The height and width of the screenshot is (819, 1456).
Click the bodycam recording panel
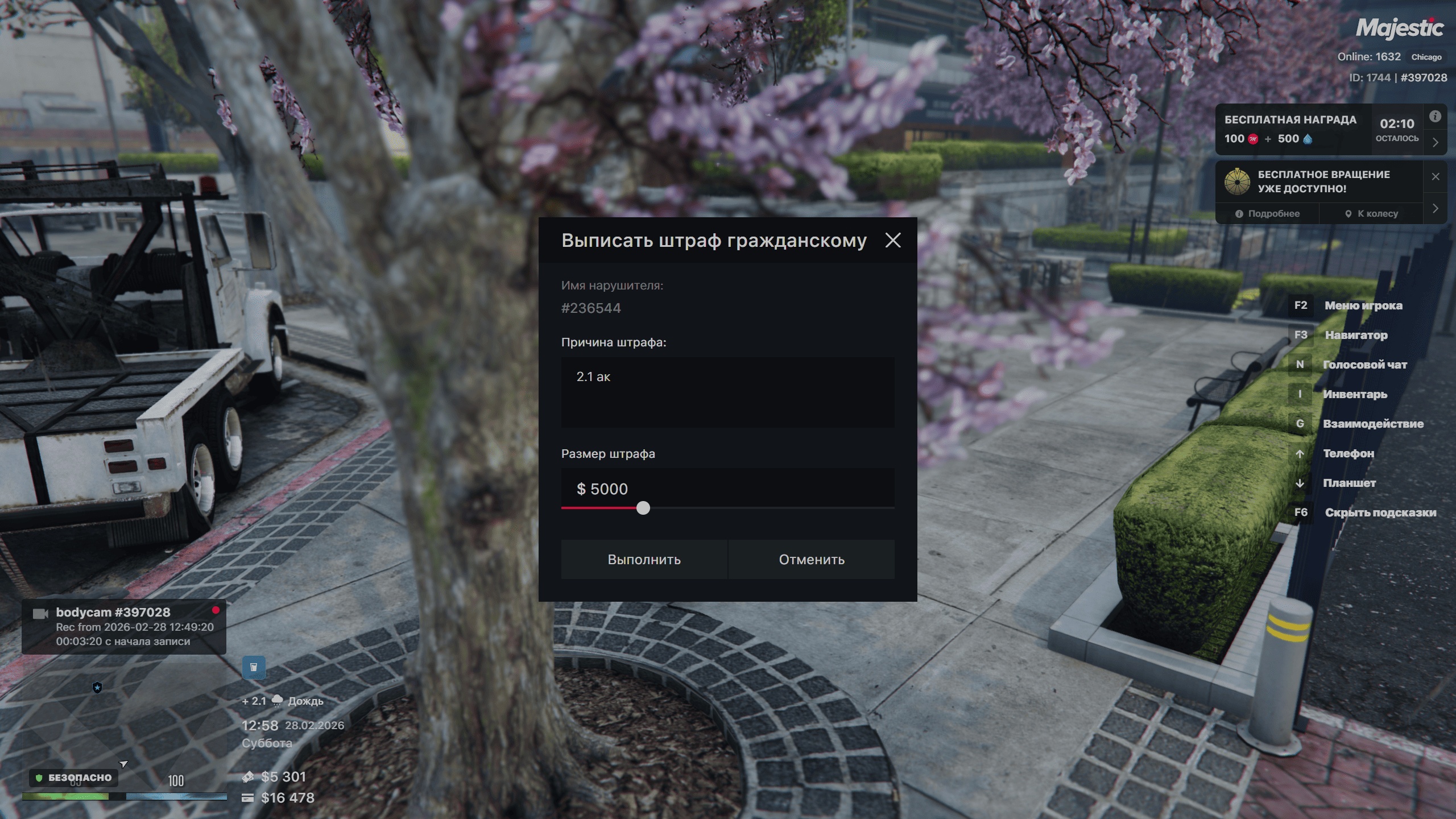[x=124, y=627]
